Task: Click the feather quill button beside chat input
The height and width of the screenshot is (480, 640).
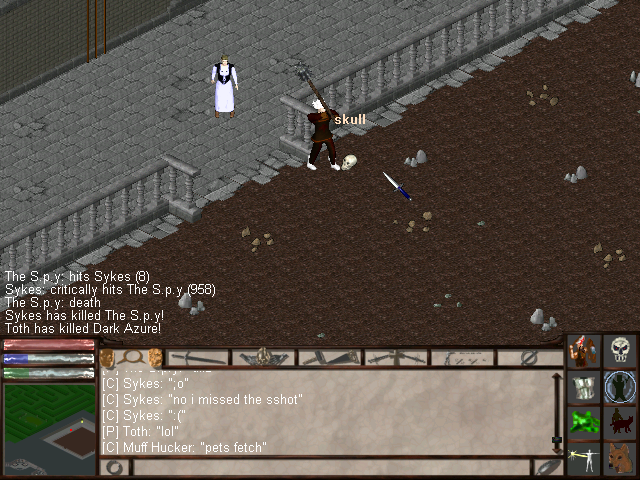Action: (x=547, y=466)
